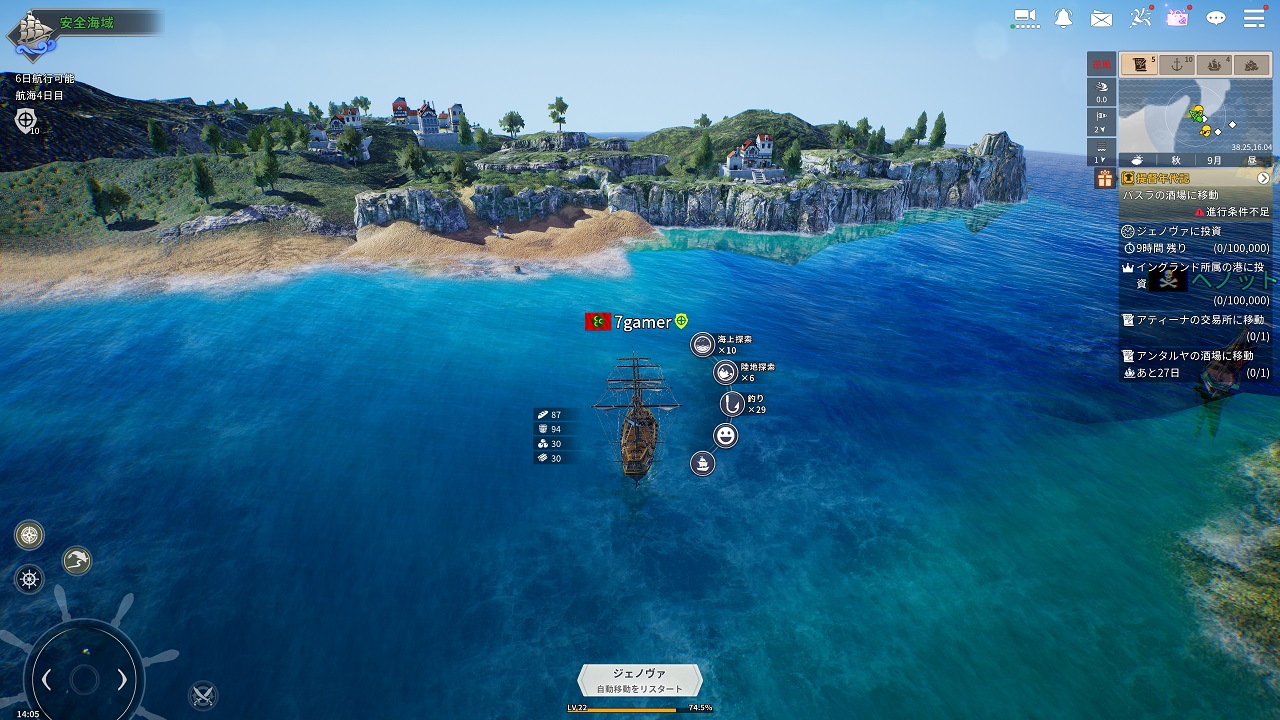Viewport: 1280px width, 720px height.
Task: Use the 釣り fishing hook action
Action: tap(733, 404)
